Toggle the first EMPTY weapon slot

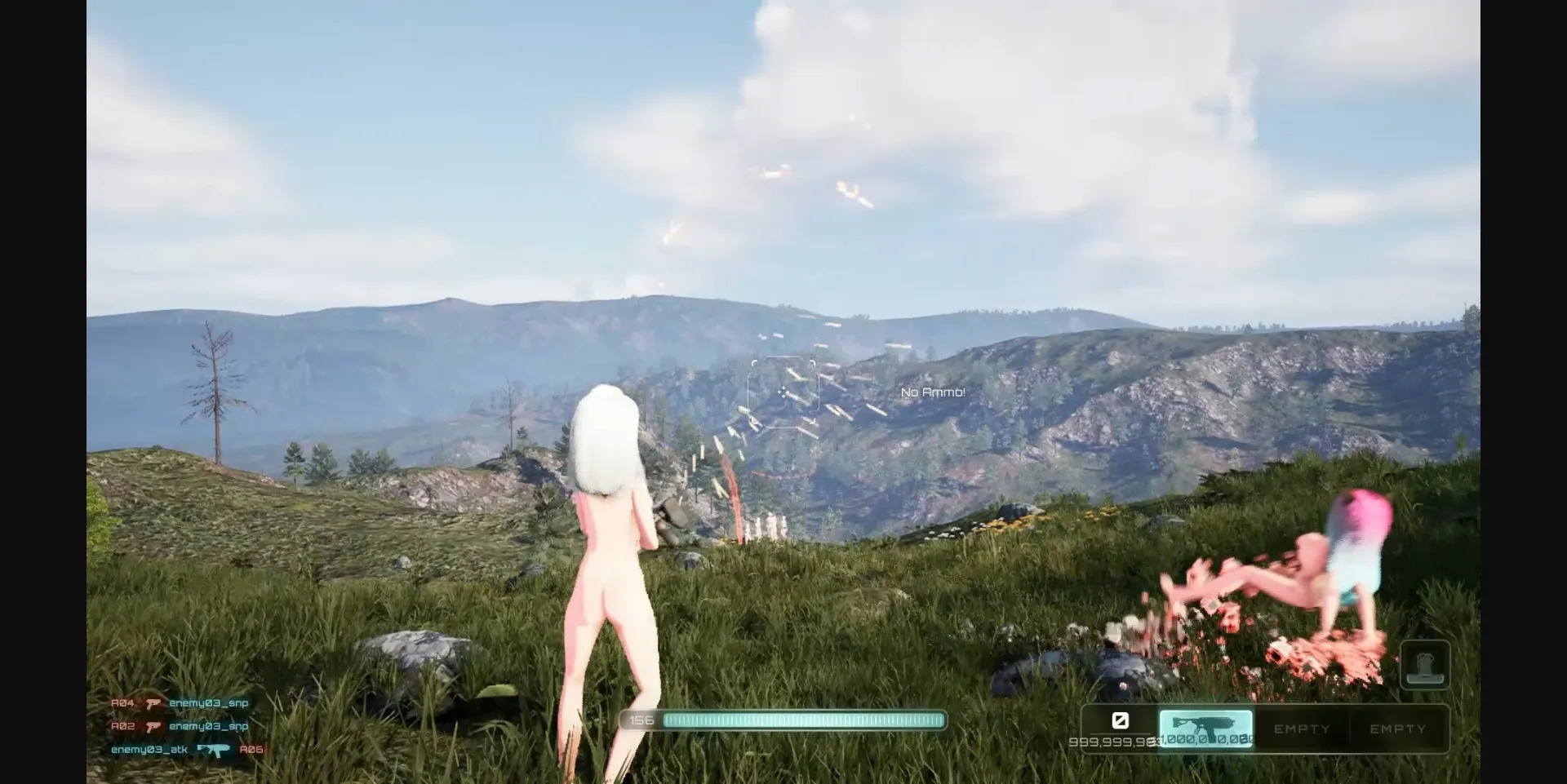[x=1303, y=729]
